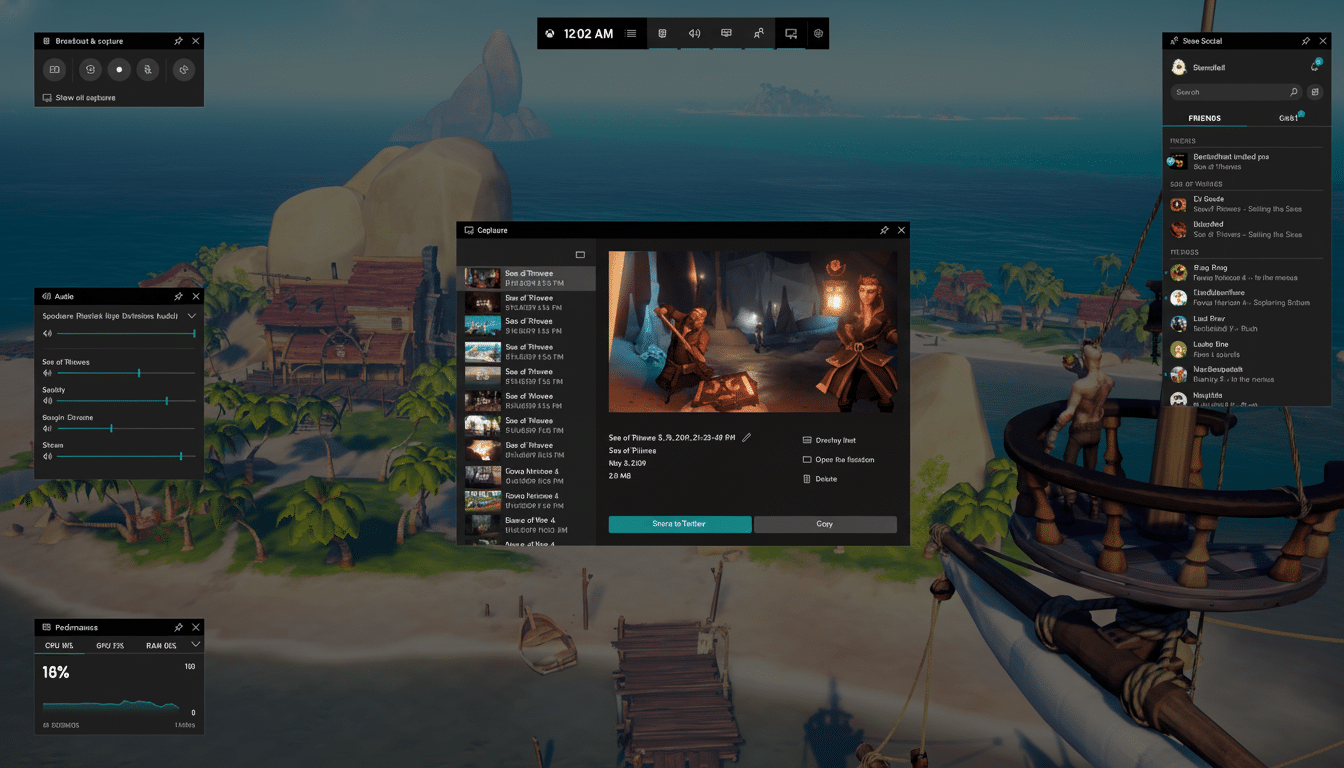Open the audio output device dropdown
1344x768 pixels.
tap(193, 314)
